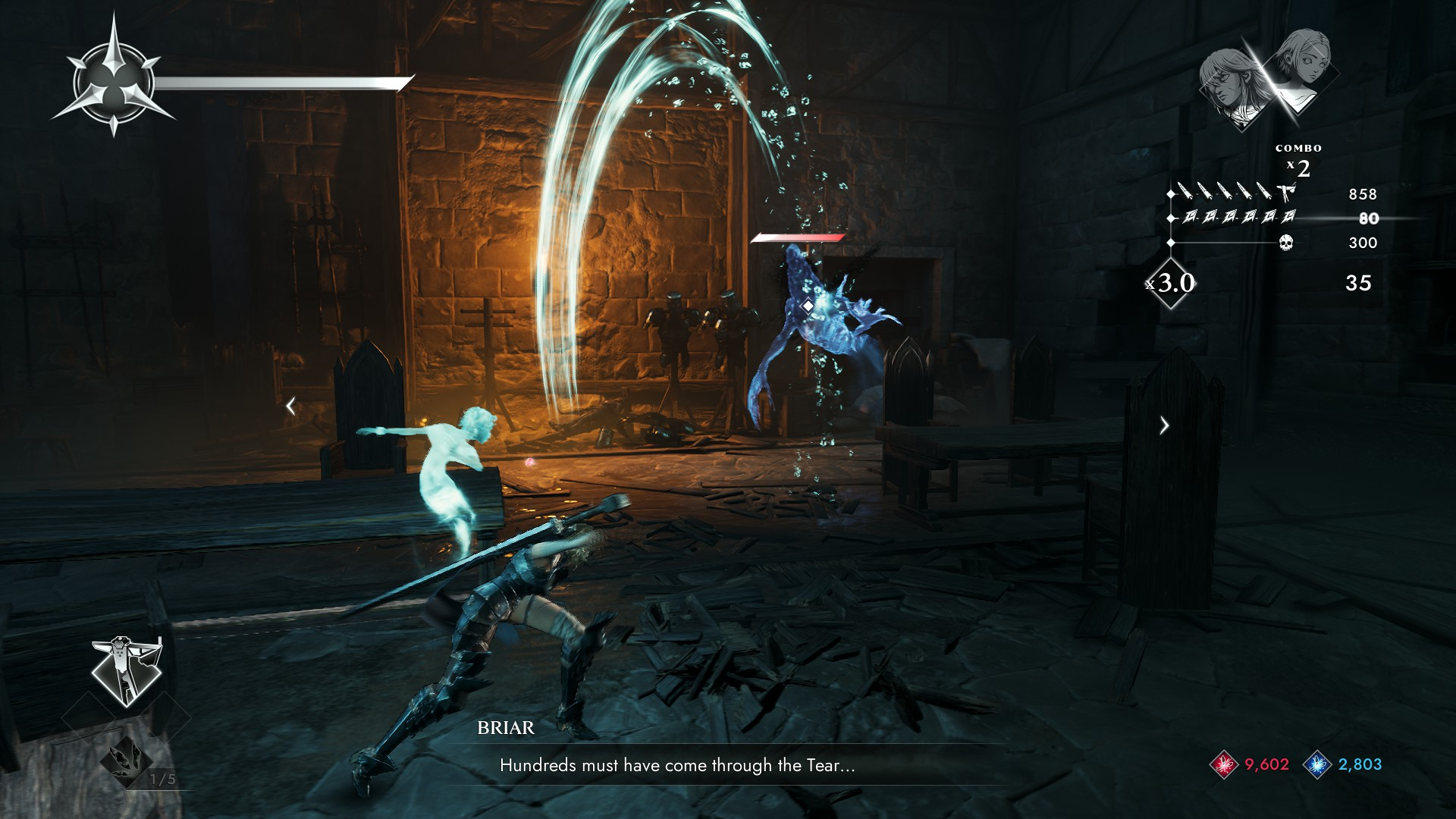Click the Briar and Lute portrait emblem

coord(1269,77)
